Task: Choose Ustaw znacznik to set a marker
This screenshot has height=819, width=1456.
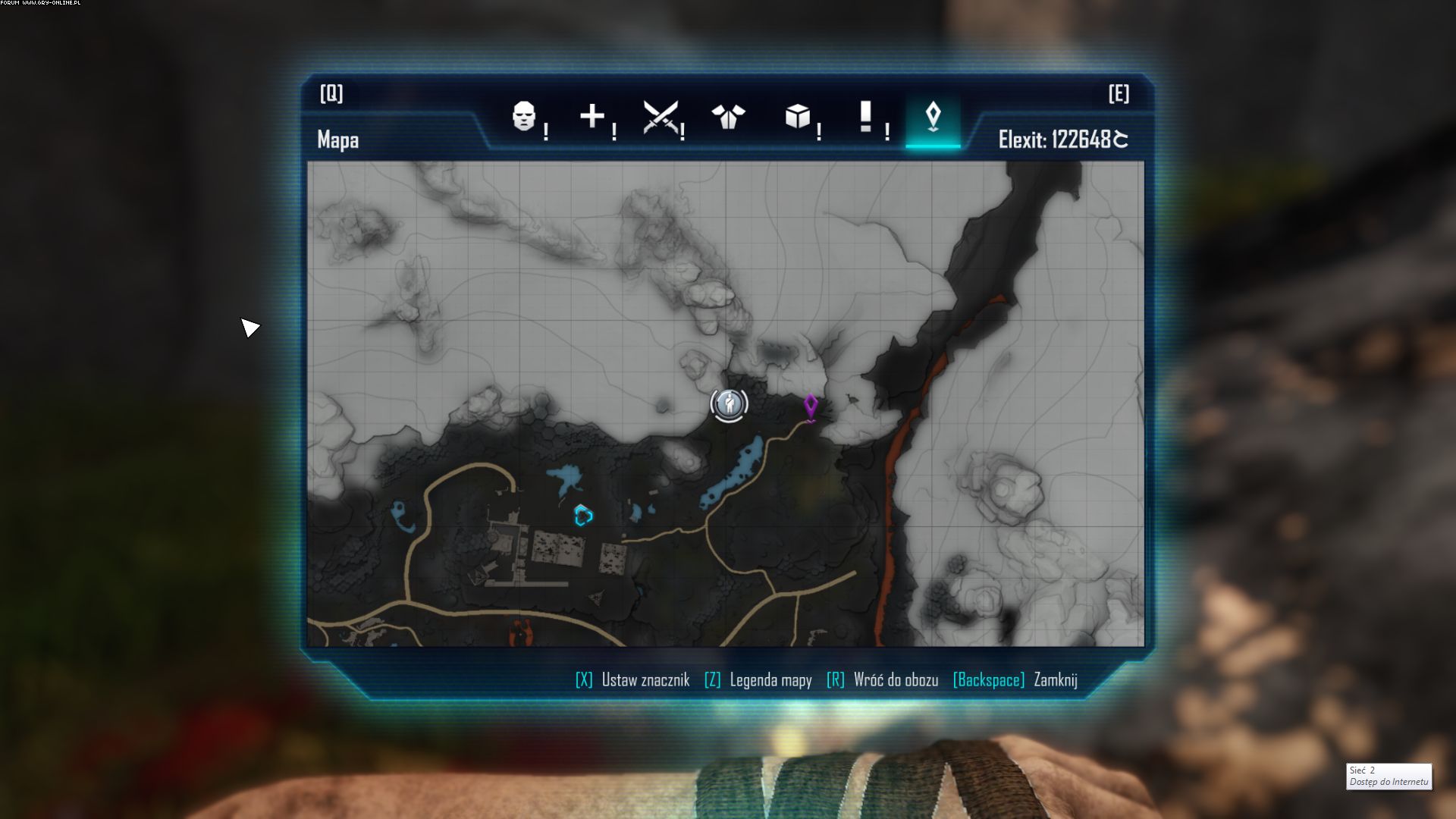Action: tap(633, 680)
